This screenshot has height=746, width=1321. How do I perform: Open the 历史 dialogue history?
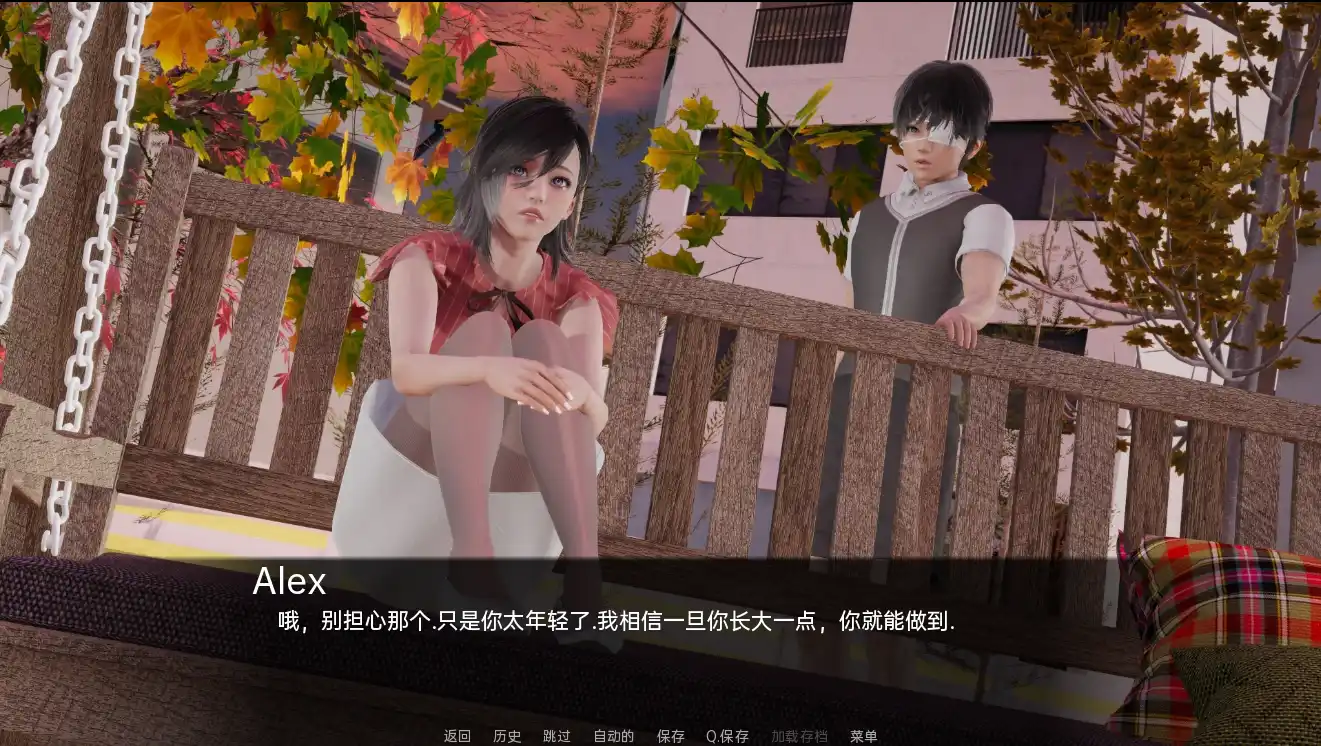click(x=505, y=736)
